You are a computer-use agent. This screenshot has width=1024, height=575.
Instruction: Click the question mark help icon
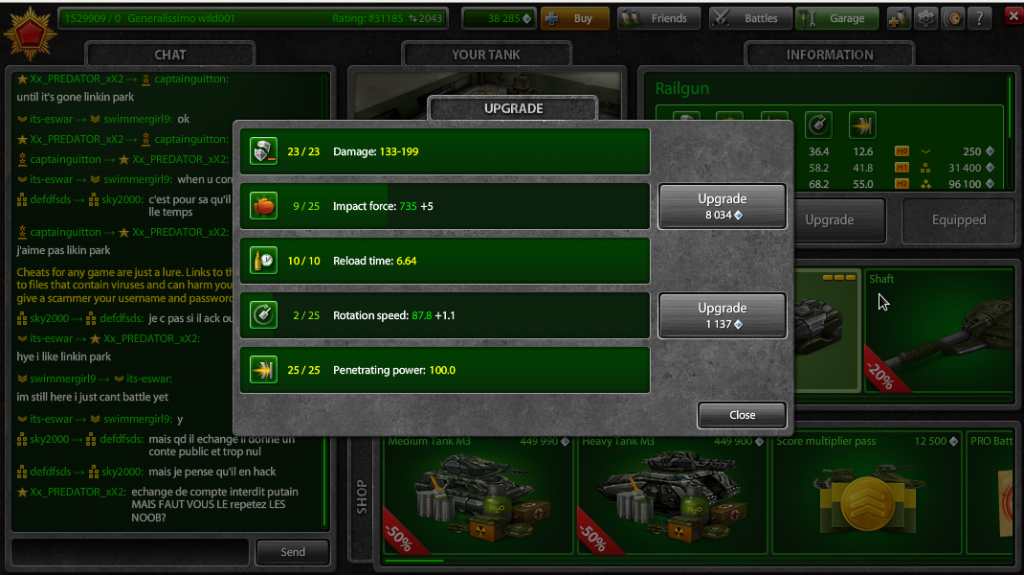980,18
